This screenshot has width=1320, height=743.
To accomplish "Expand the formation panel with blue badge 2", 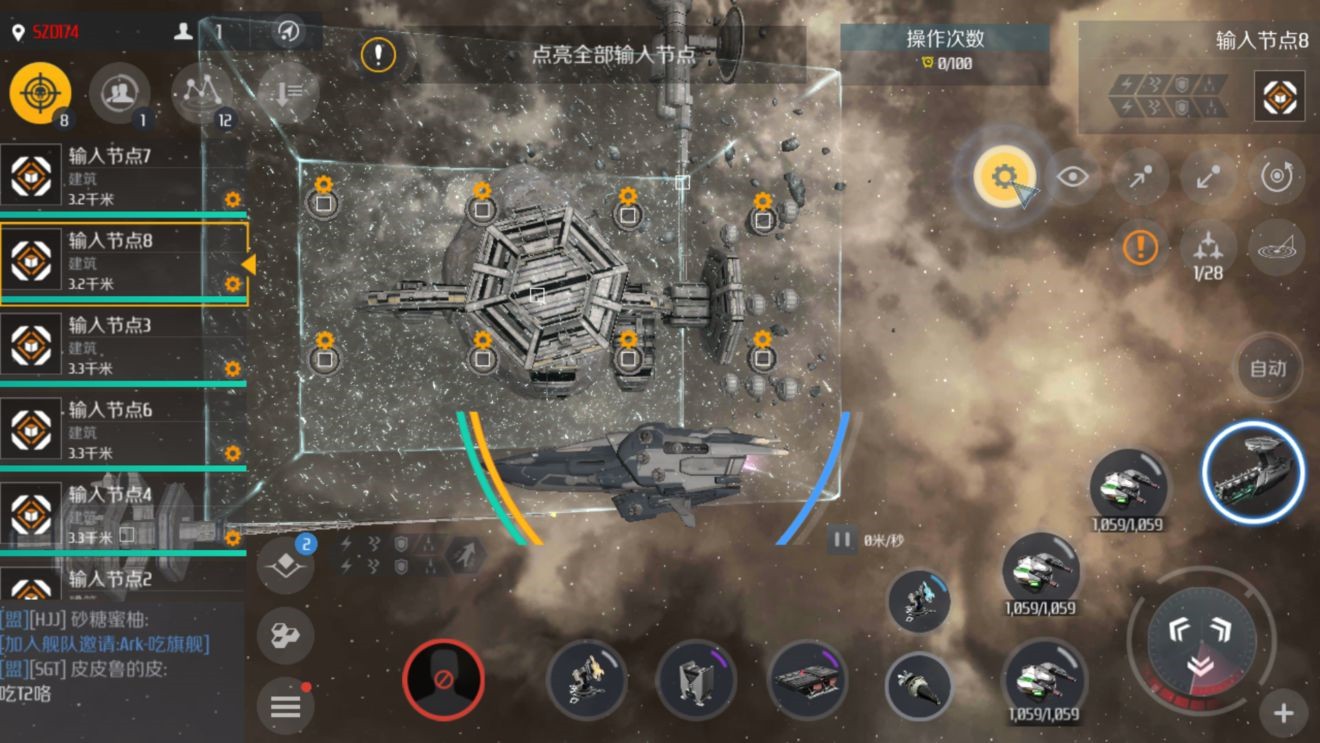I will coord(285,565).
